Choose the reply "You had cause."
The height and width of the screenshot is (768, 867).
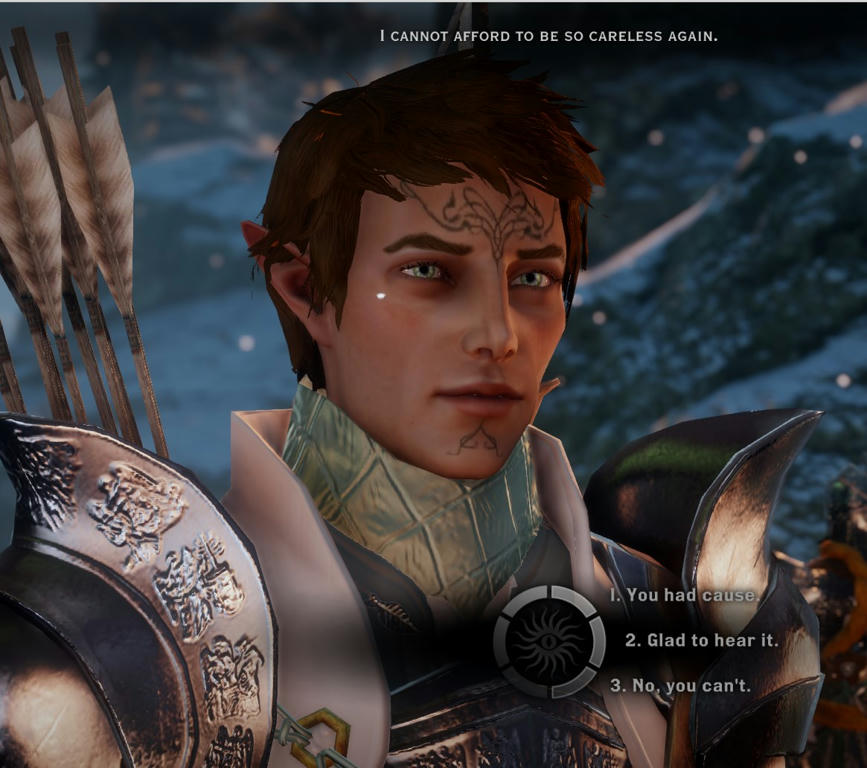point(685,595)
